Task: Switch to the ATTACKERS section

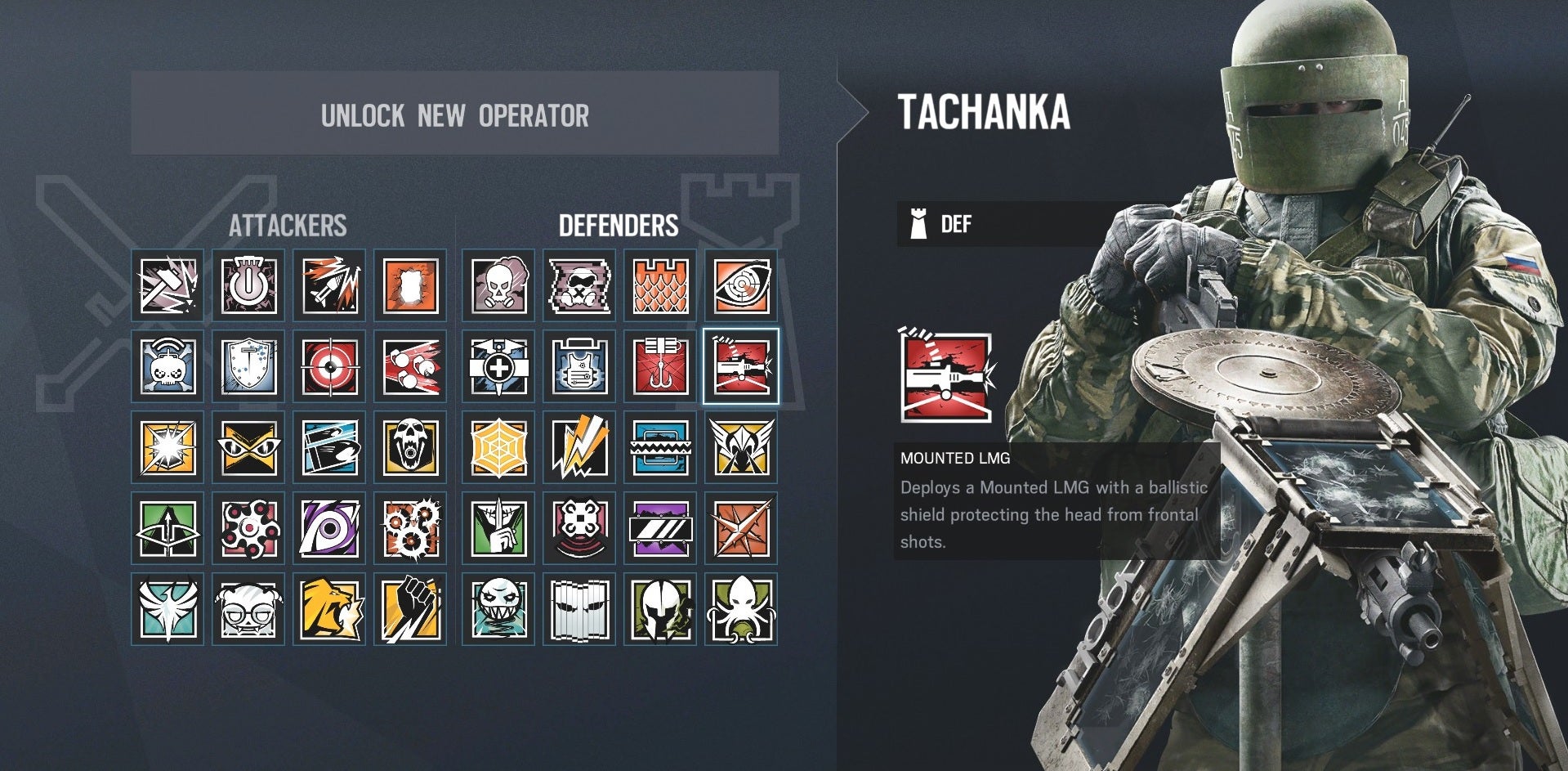Action: click(x=290, y=226)
